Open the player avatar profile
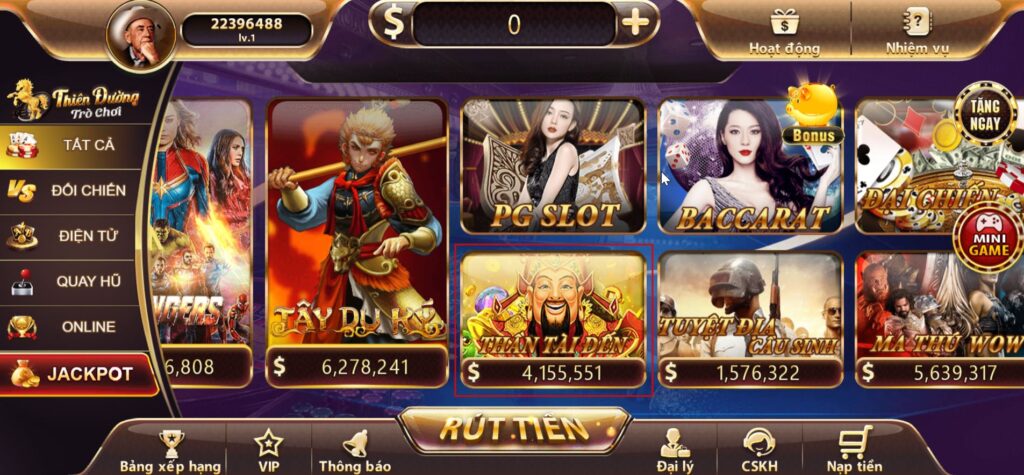1024x475 pixels. tap(141, 34)
